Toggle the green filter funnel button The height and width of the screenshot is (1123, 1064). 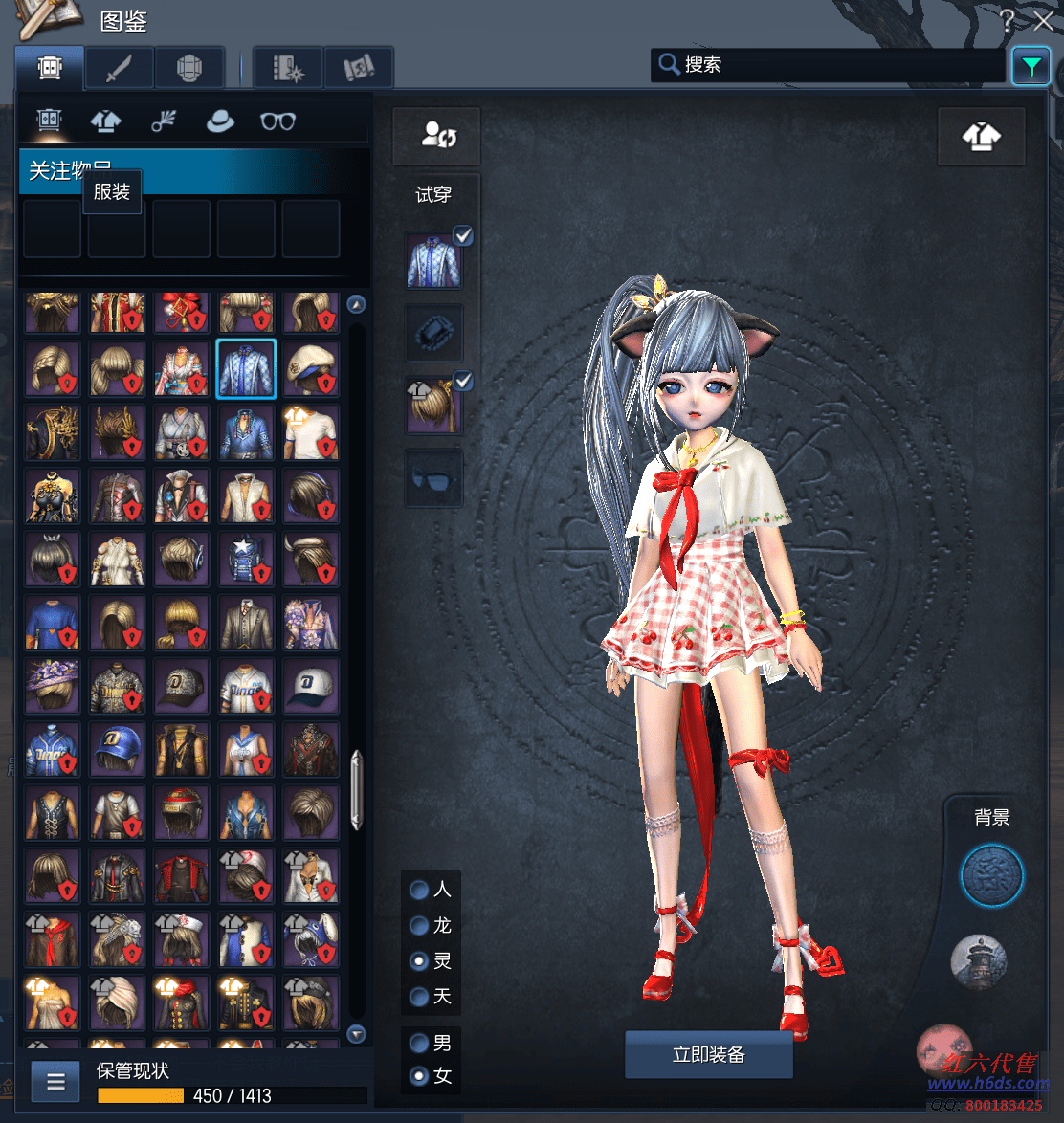[1031, 66]
